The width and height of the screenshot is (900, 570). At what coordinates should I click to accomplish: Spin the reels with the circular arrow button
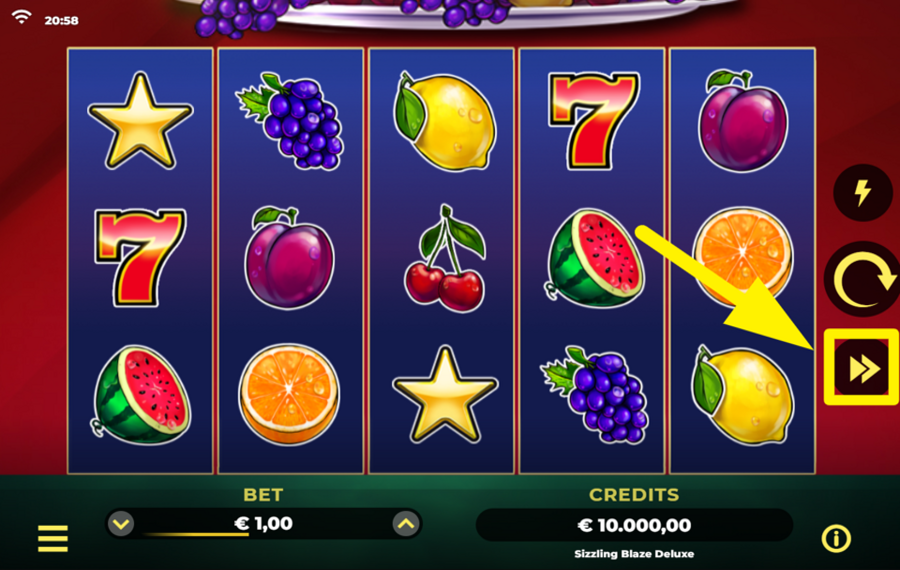pyautogui.click(x=861, y=280)
